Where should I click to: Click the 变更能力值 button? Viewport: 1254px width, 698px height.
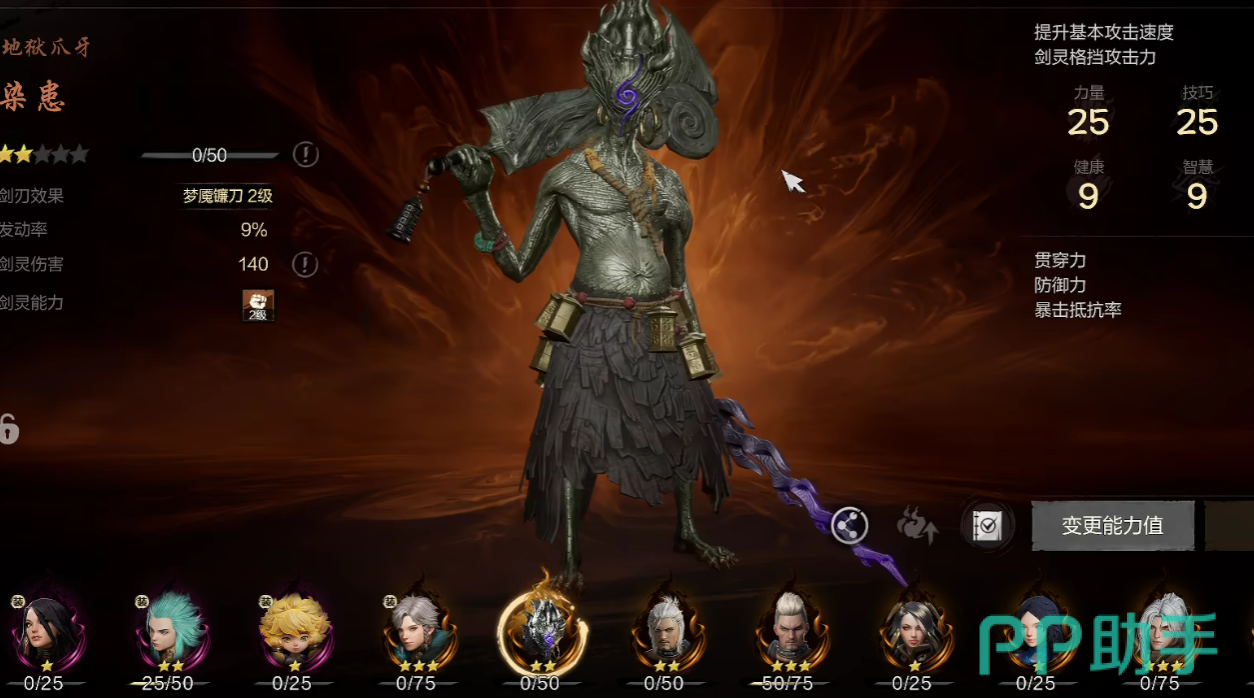point(1112,525)
